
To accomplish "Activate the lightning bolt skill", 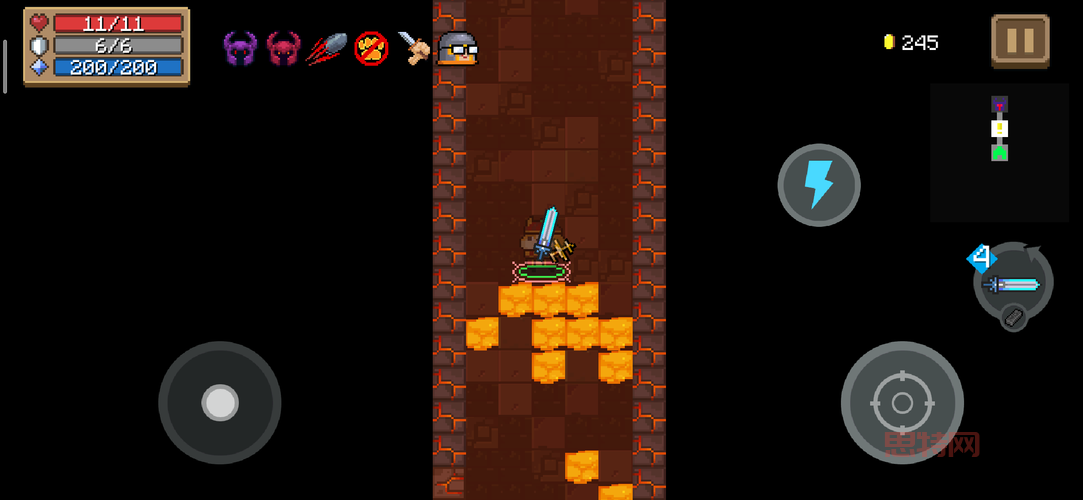I will click(819, 185).
